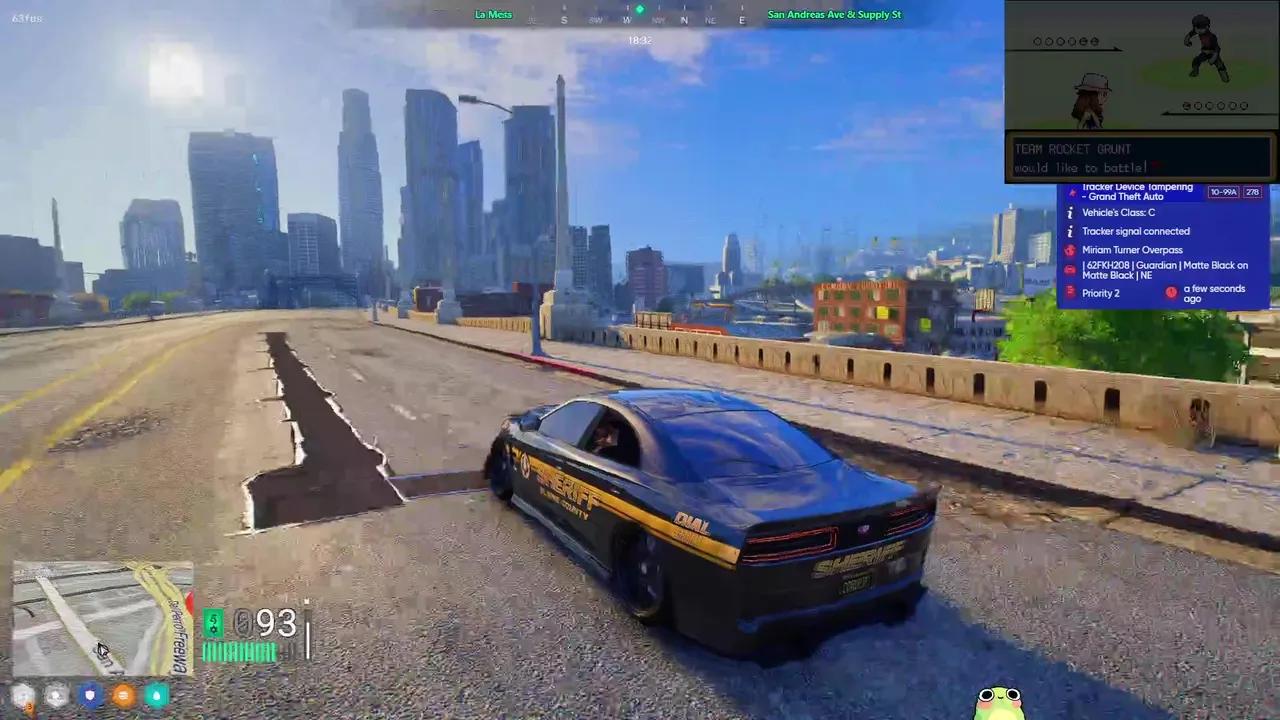1280x720 pixels.
Task: Select the blue armor shield icon
Action: pos(90,695)
